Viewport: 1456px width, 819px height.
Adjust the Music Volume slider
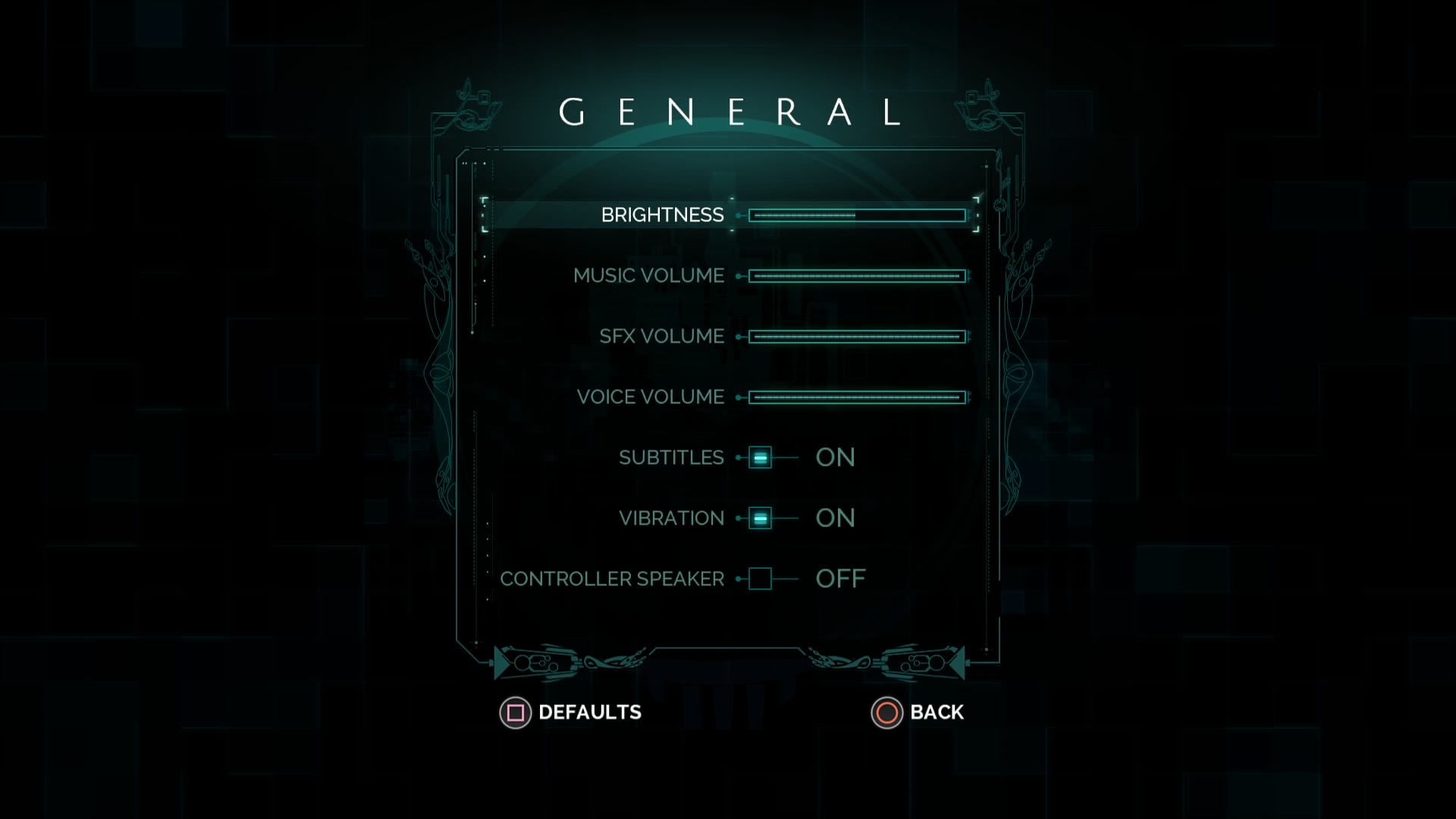pyautogui.click(x=857, y=276)
